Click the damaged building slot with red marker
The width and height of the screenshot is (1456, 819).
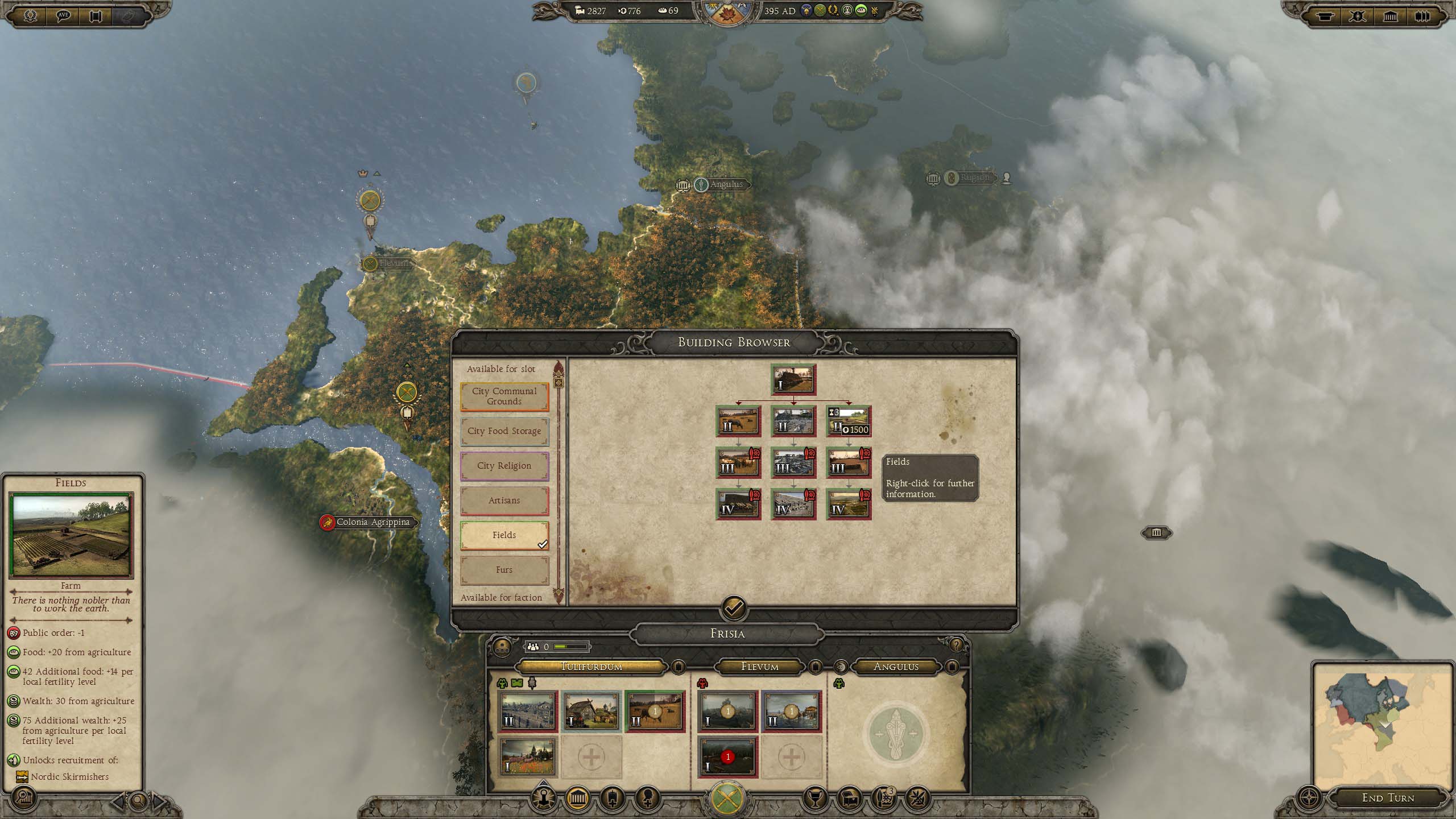[x=727, y=758]
